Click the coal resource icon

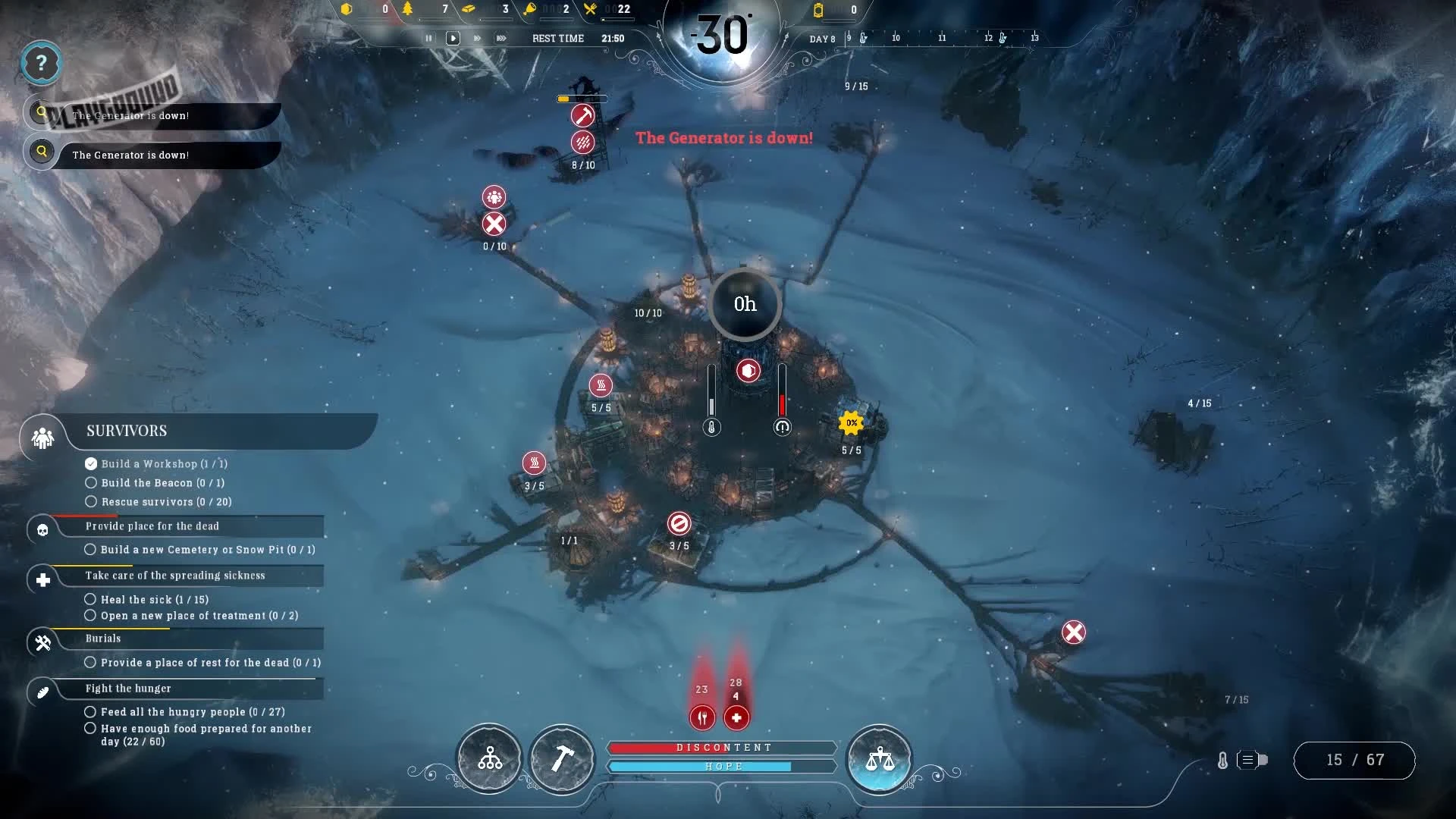click(x=347, y=10)
